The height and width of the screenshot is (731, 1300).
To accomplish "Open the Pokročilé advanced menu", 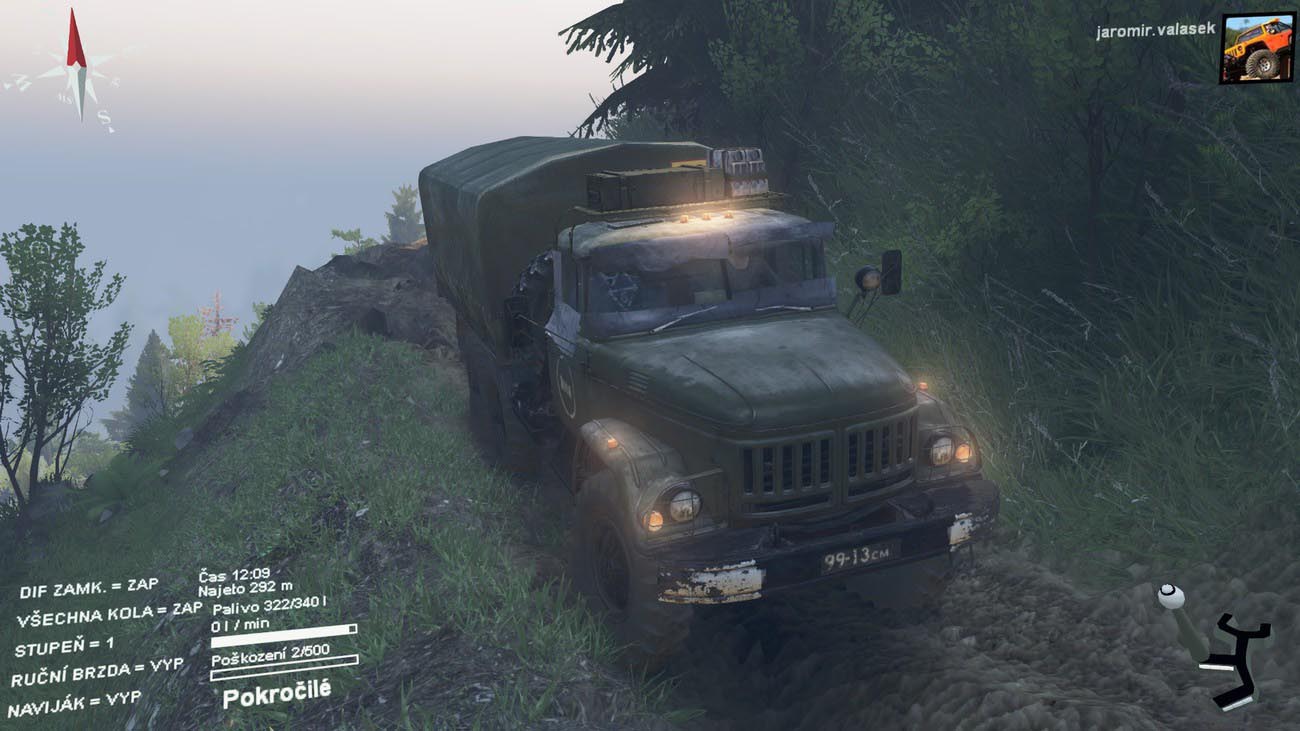I will click(276, 693).
